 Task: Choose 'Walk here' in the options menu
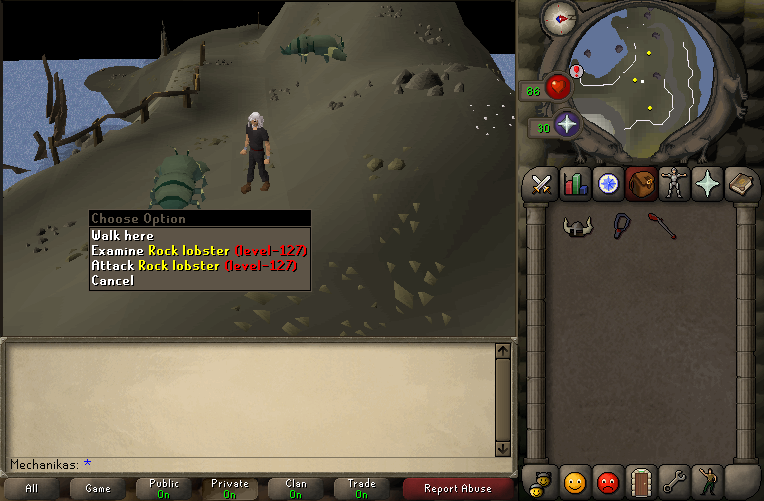tap(123, 235)
